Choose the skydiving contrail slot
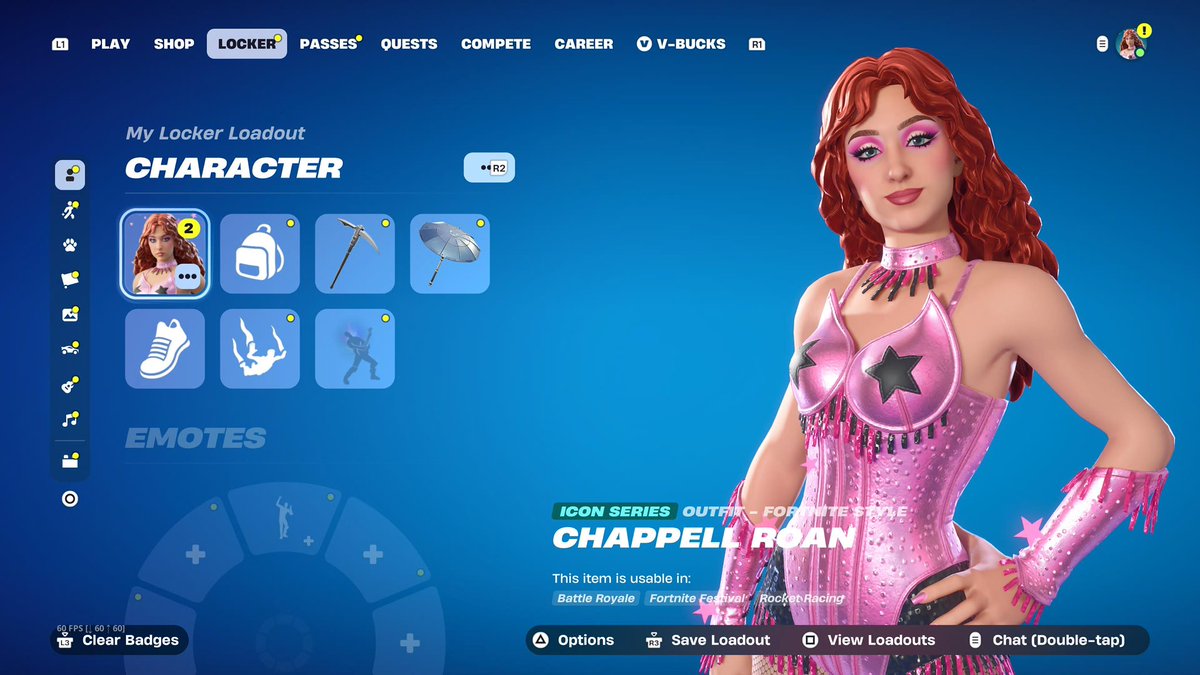The width and height of the screenshot is (1200, 675). pyautogui.click(x=260, y=349)
